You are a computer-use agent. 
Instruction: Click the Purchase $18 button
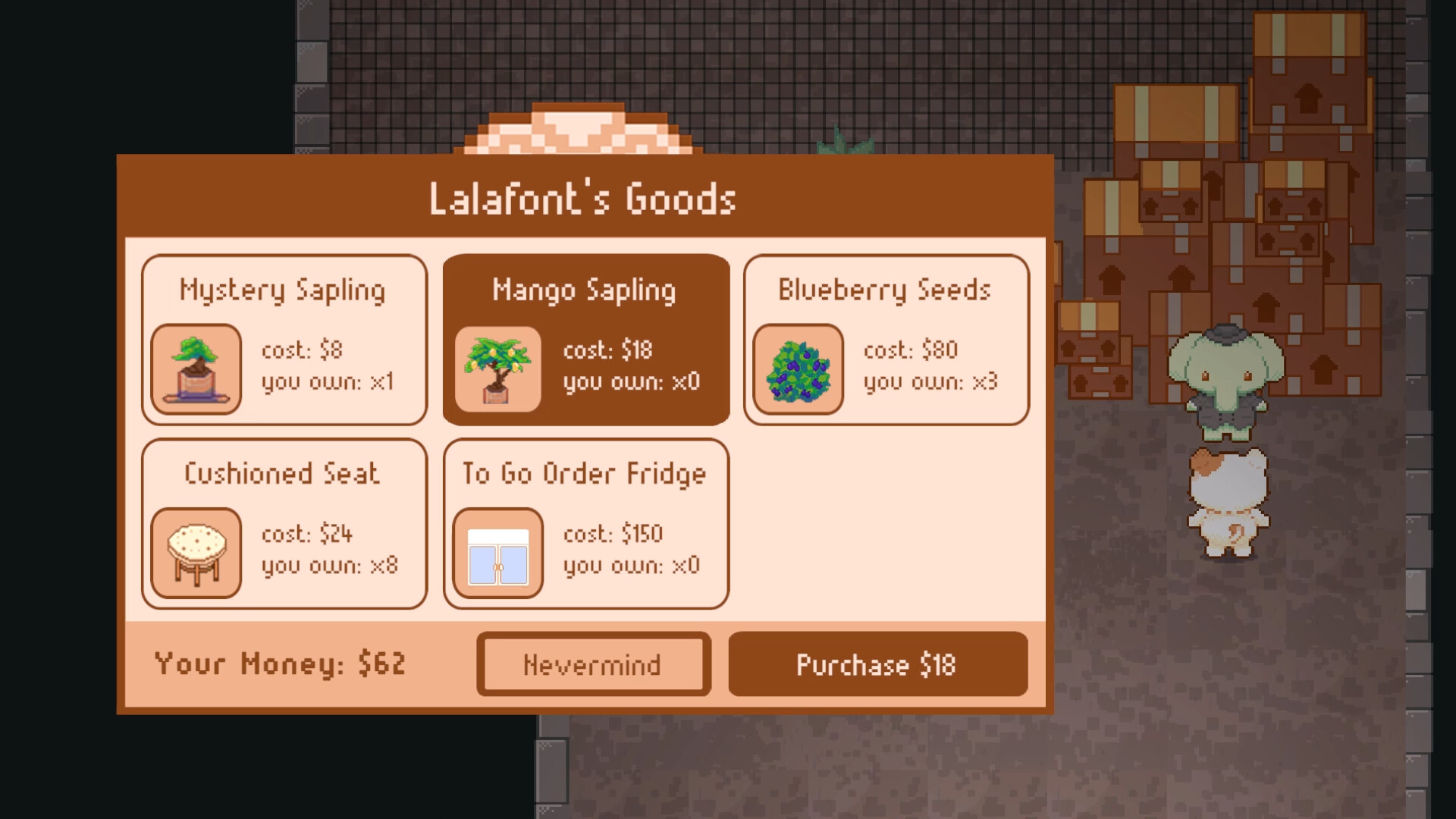tap(877, 665)
